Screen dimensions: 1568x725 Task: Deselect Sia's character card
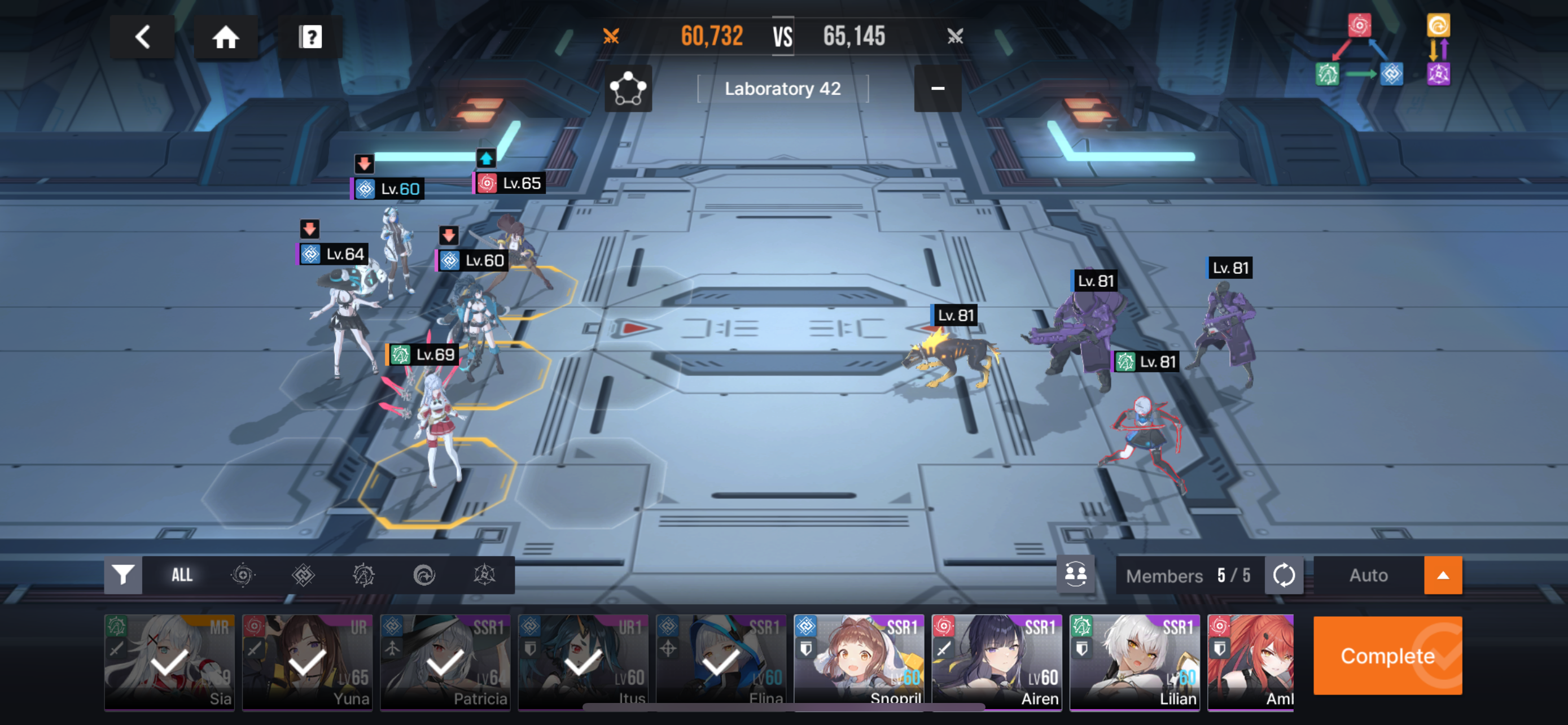169,662
